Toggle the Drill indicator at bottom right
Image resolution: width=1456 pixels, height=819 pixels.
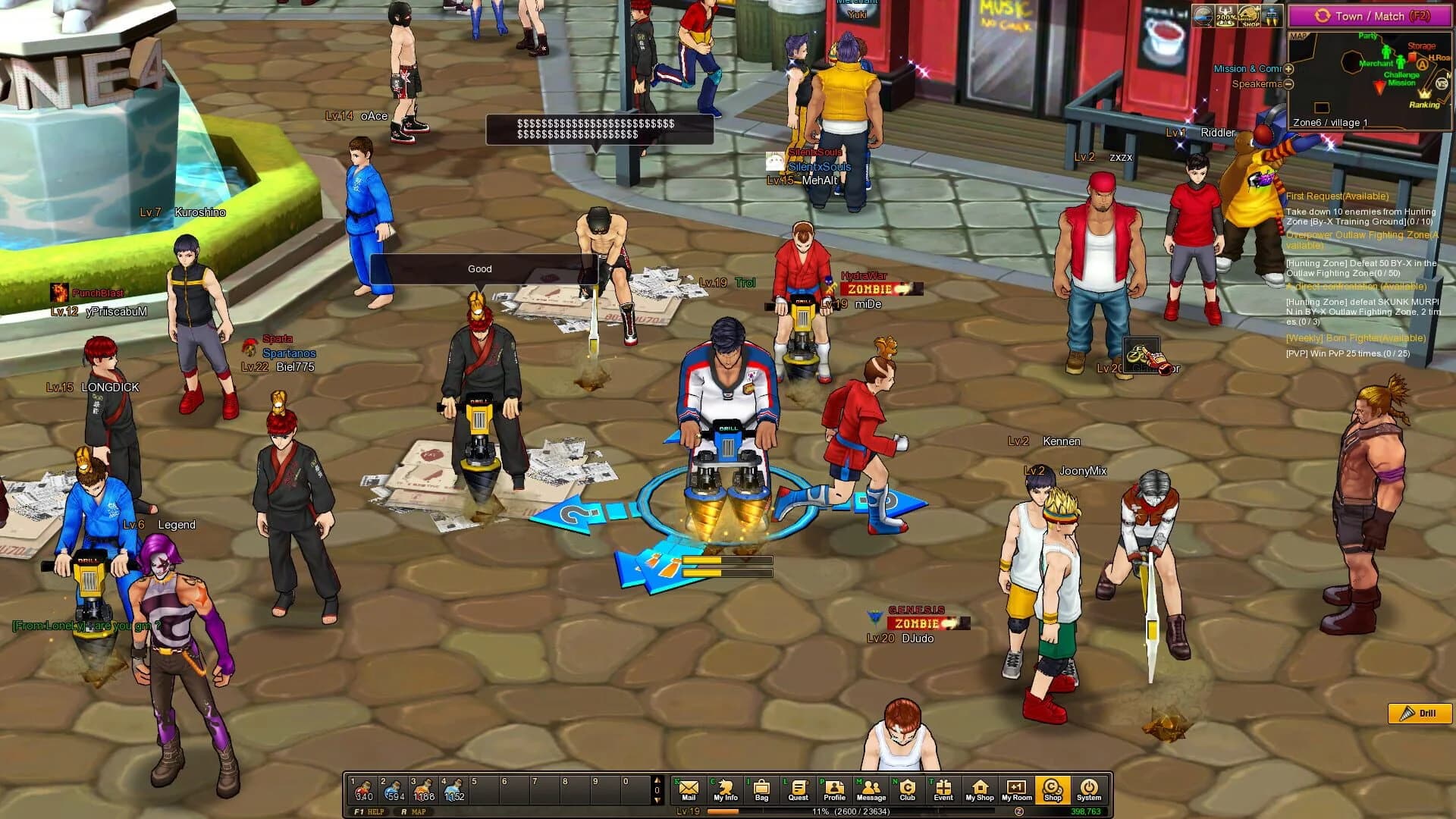pyautogui.click(x=1421, y=713)
